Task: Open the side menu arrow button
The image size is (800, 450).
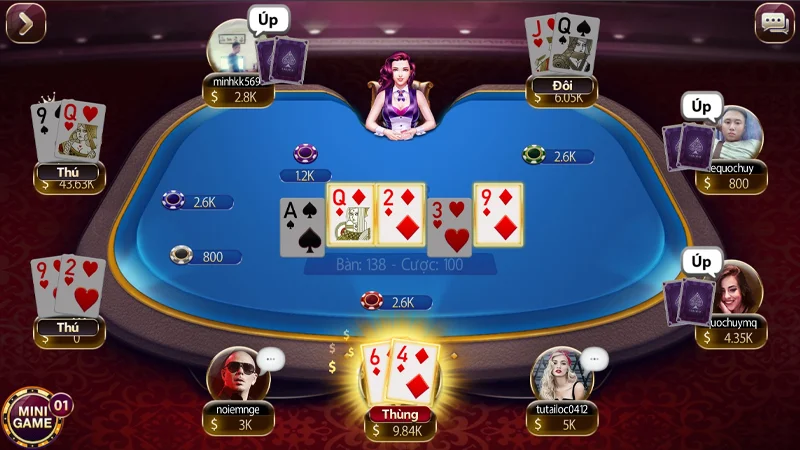Action: pos(26,23)
